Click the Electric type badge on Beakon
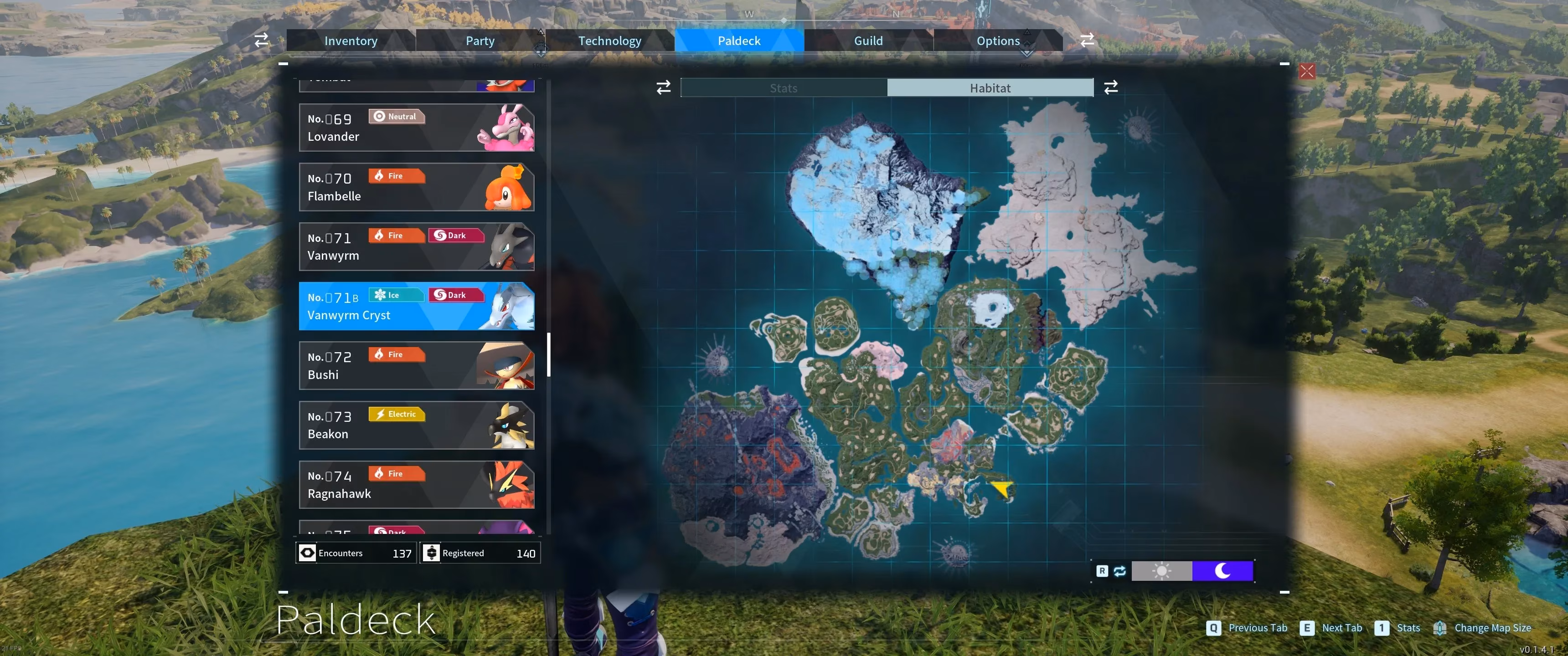 pyautogui.click(x=396, y=414)
